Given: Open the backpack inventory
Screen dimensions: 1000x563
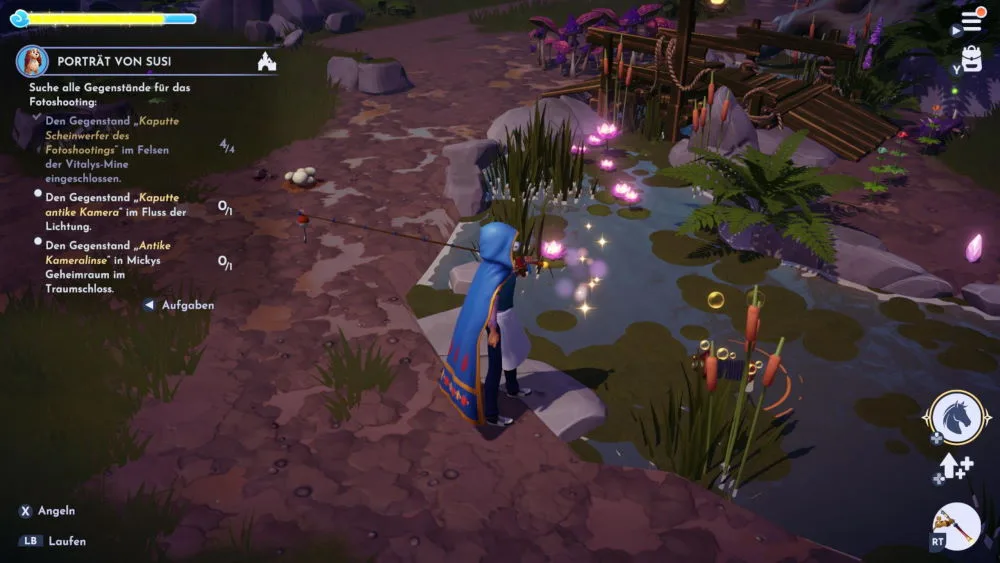Looking at the screenshot, I should point(971,59).
